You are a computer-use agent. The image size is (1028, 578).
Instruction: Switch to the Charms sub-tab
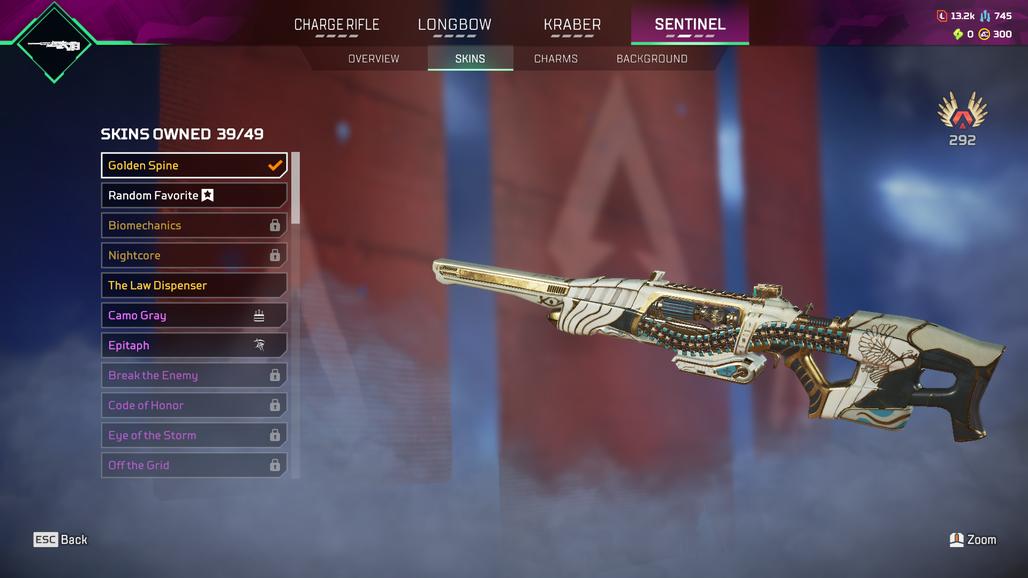click(x=556, y=59)
